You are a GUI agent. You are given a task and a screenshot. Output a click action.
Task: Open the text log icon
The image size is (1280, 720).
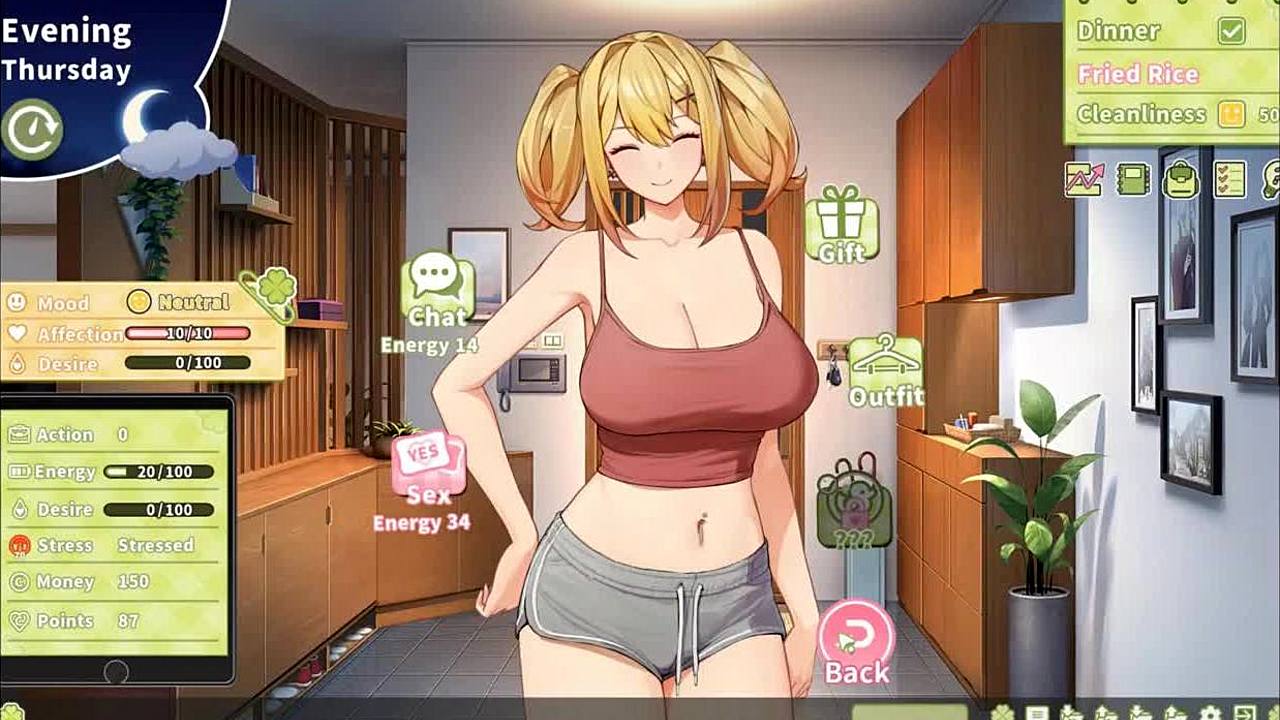pyautogui.click(x=1037, y=713)
